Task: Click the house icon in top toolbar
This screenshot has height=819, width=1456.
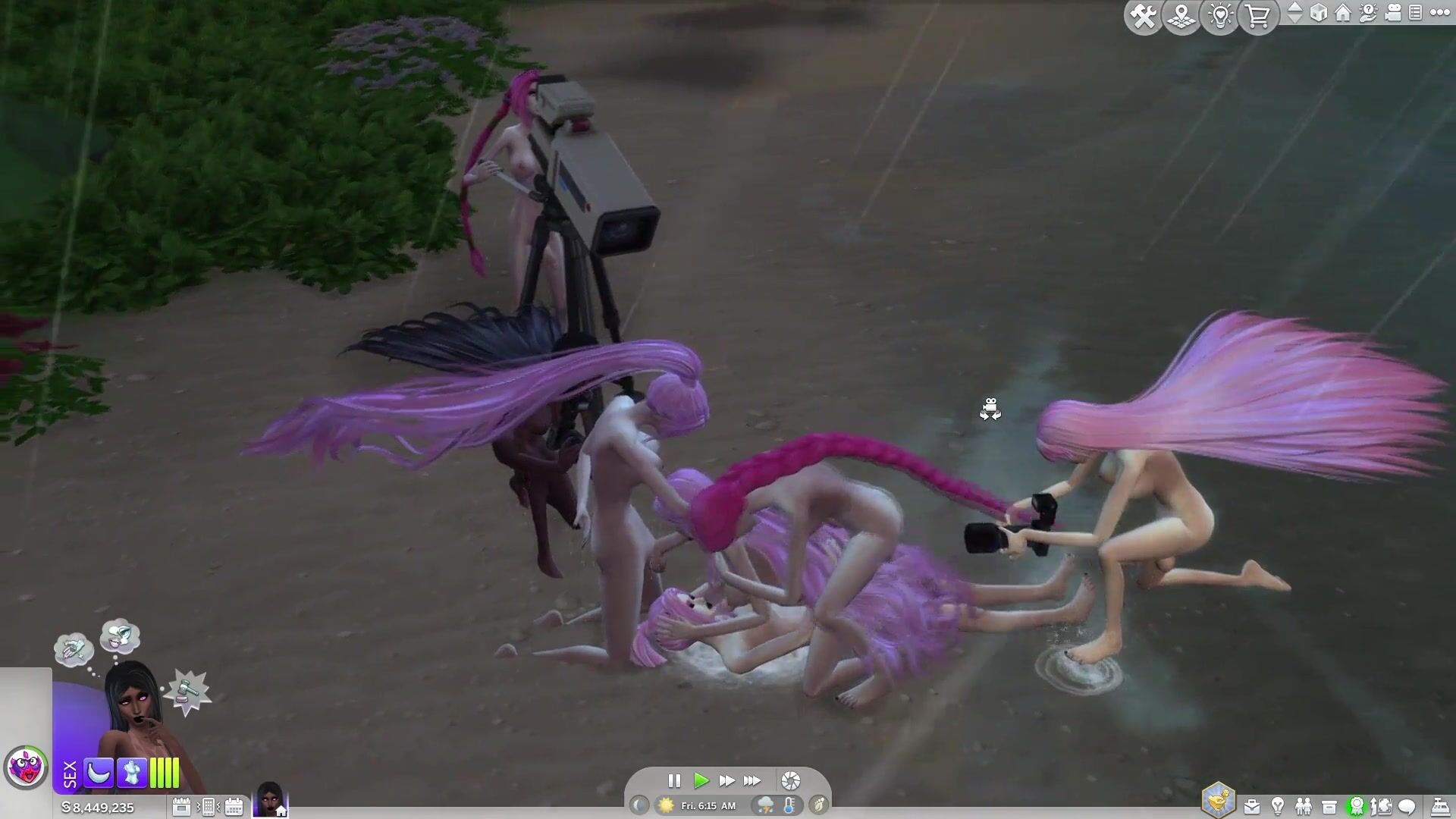Action: (x=1343, y=13)
